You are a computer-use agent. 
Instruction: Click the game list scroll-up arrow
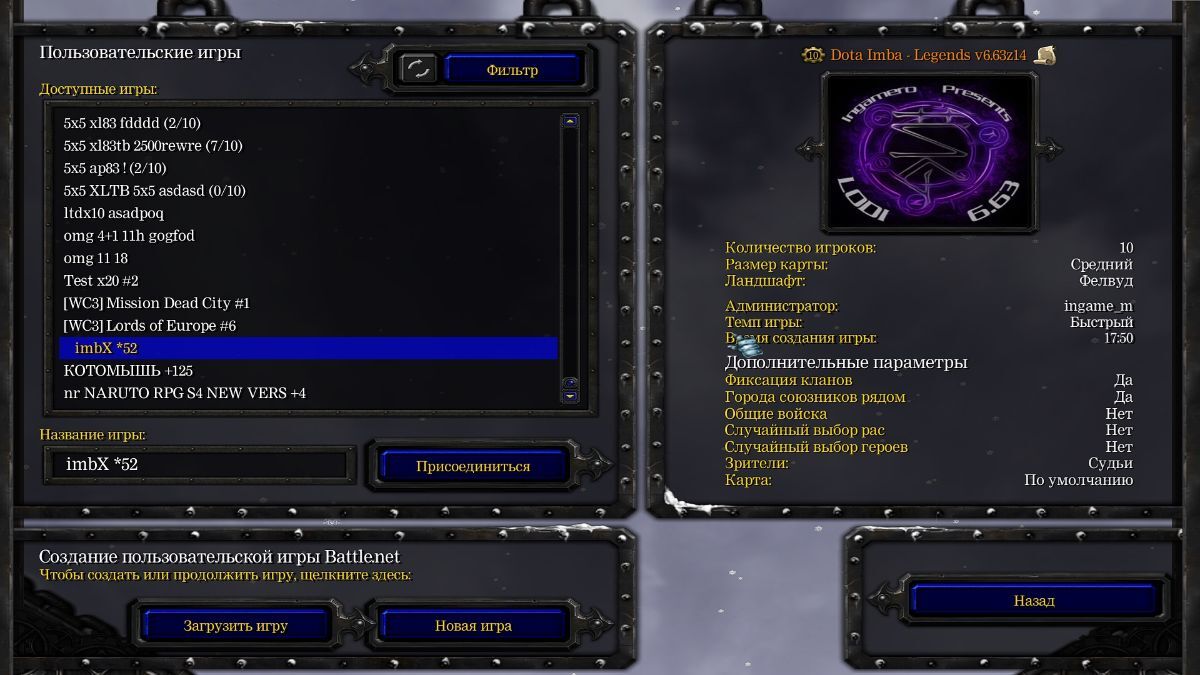[x=570, y=122]
